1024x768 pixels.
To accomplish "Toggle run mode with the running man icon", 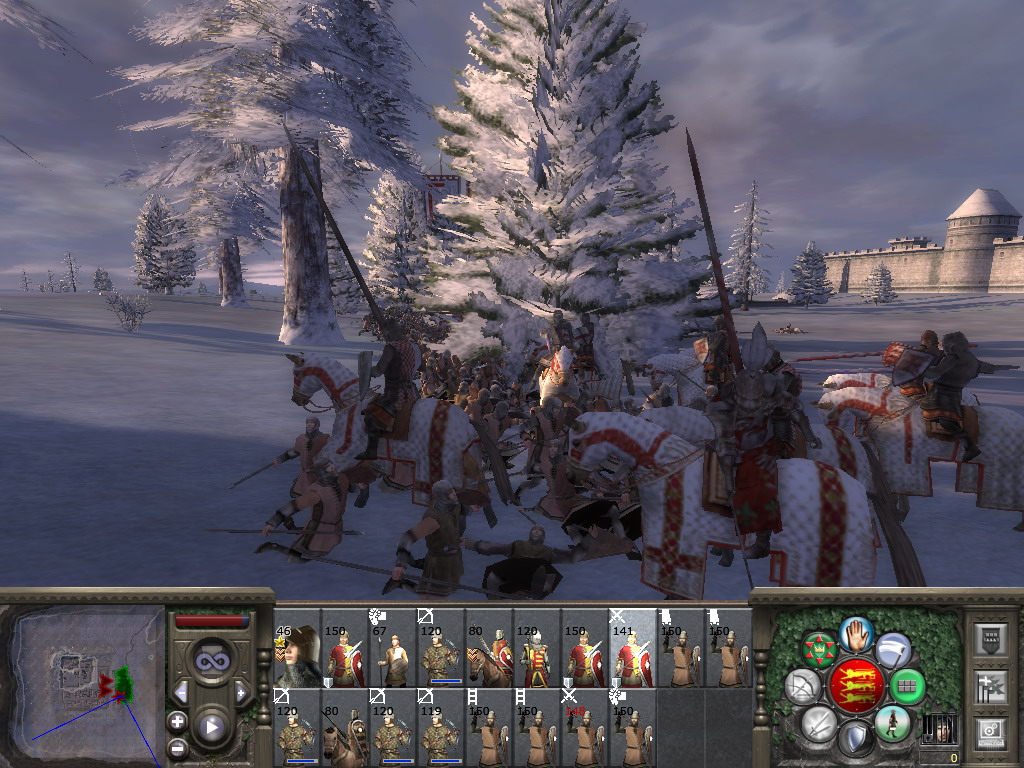I will pyautogui.click(x=892, y=723).
